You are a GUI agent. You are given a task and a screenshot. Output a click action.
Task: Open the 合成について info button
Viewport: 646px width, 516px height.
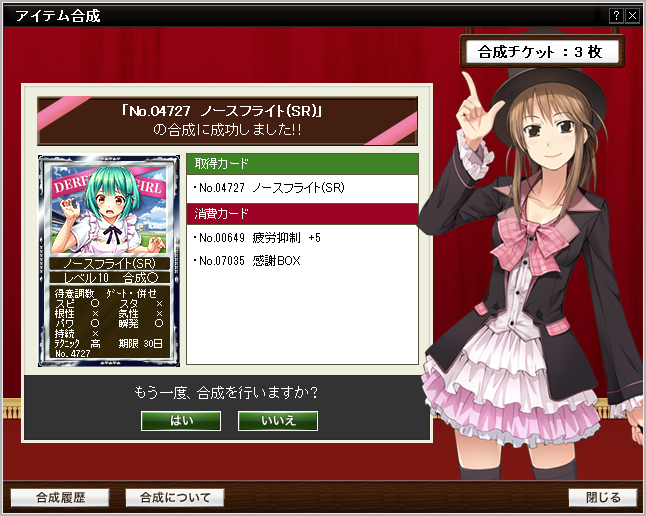(175, 497)
